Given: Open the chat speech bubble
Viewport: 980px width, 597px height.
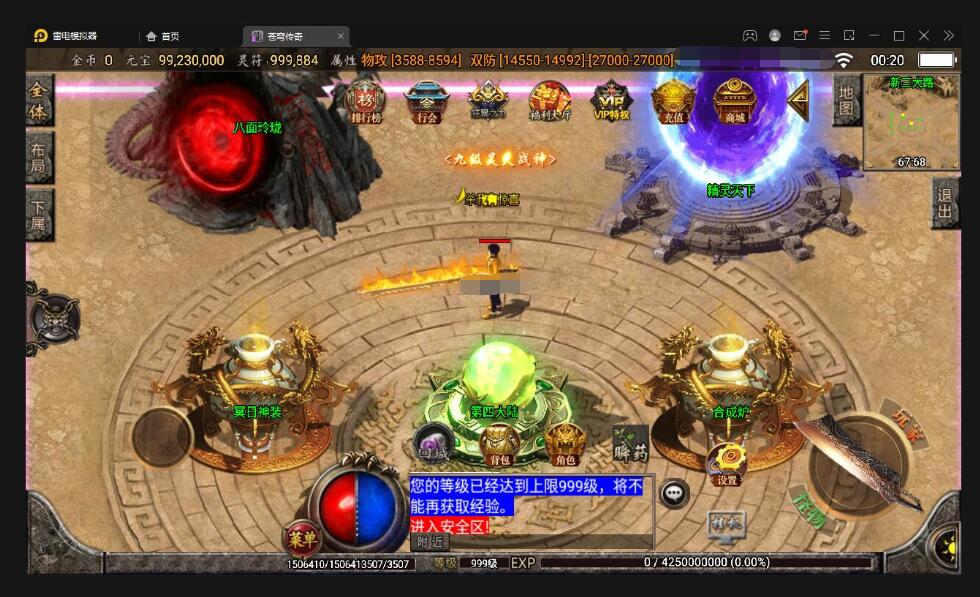Looking at the screenshot, I should [674, 493].
